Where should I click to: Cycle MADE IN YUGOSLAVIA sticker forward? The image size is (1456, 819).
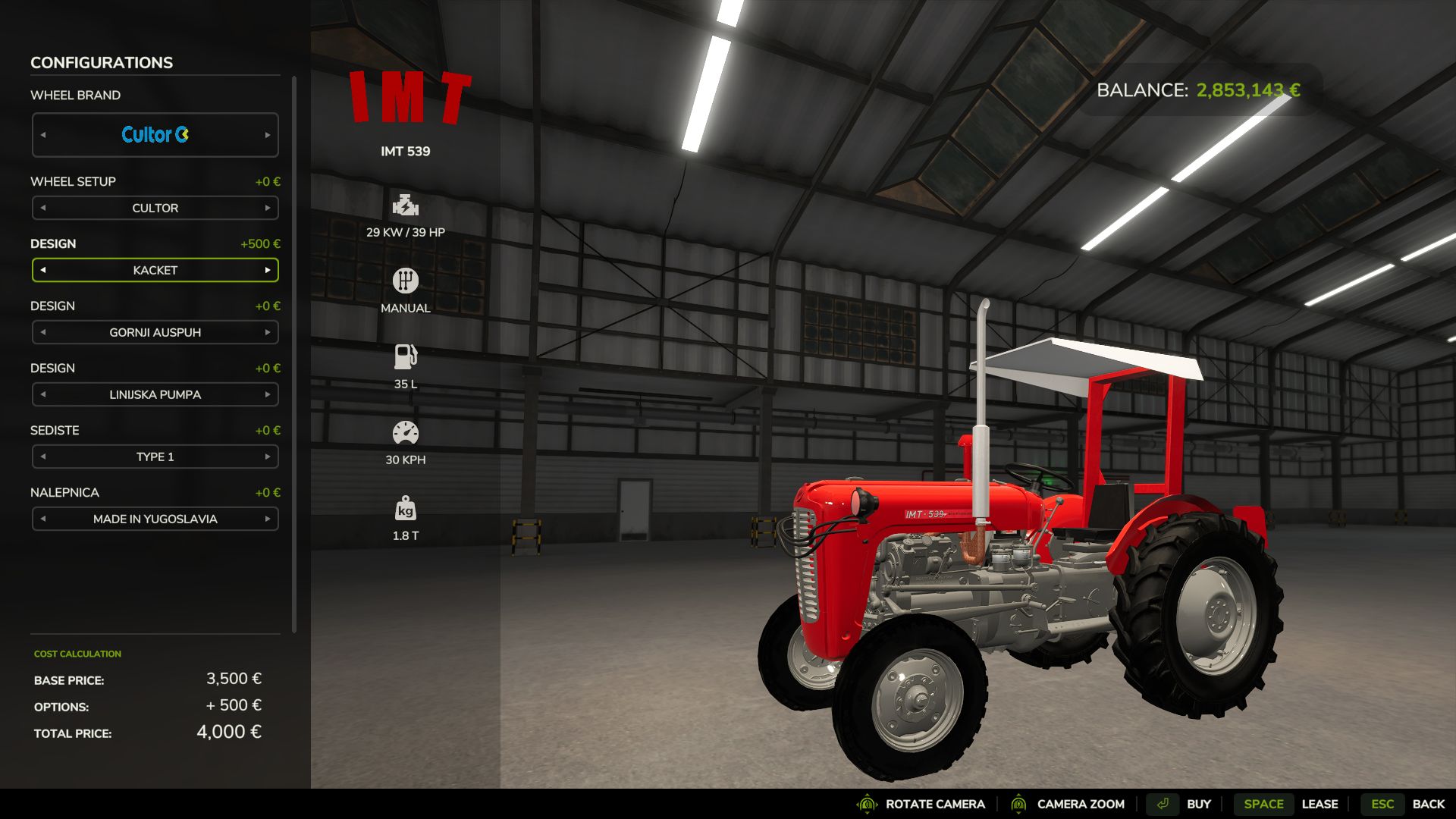(267, 519)
